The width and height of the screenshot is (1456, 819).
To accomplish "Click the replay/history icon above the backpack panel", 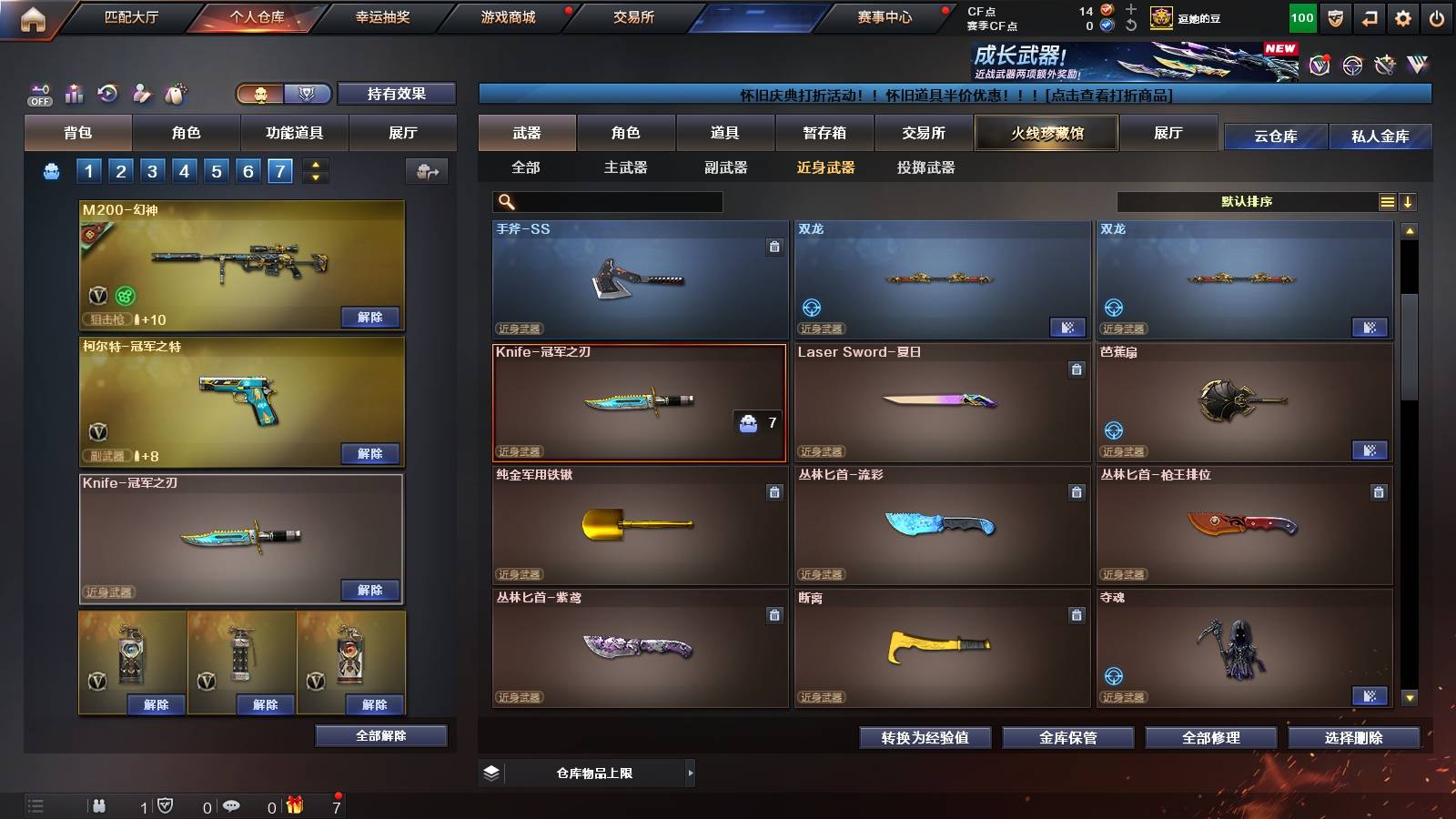I will tap(107, 93).
